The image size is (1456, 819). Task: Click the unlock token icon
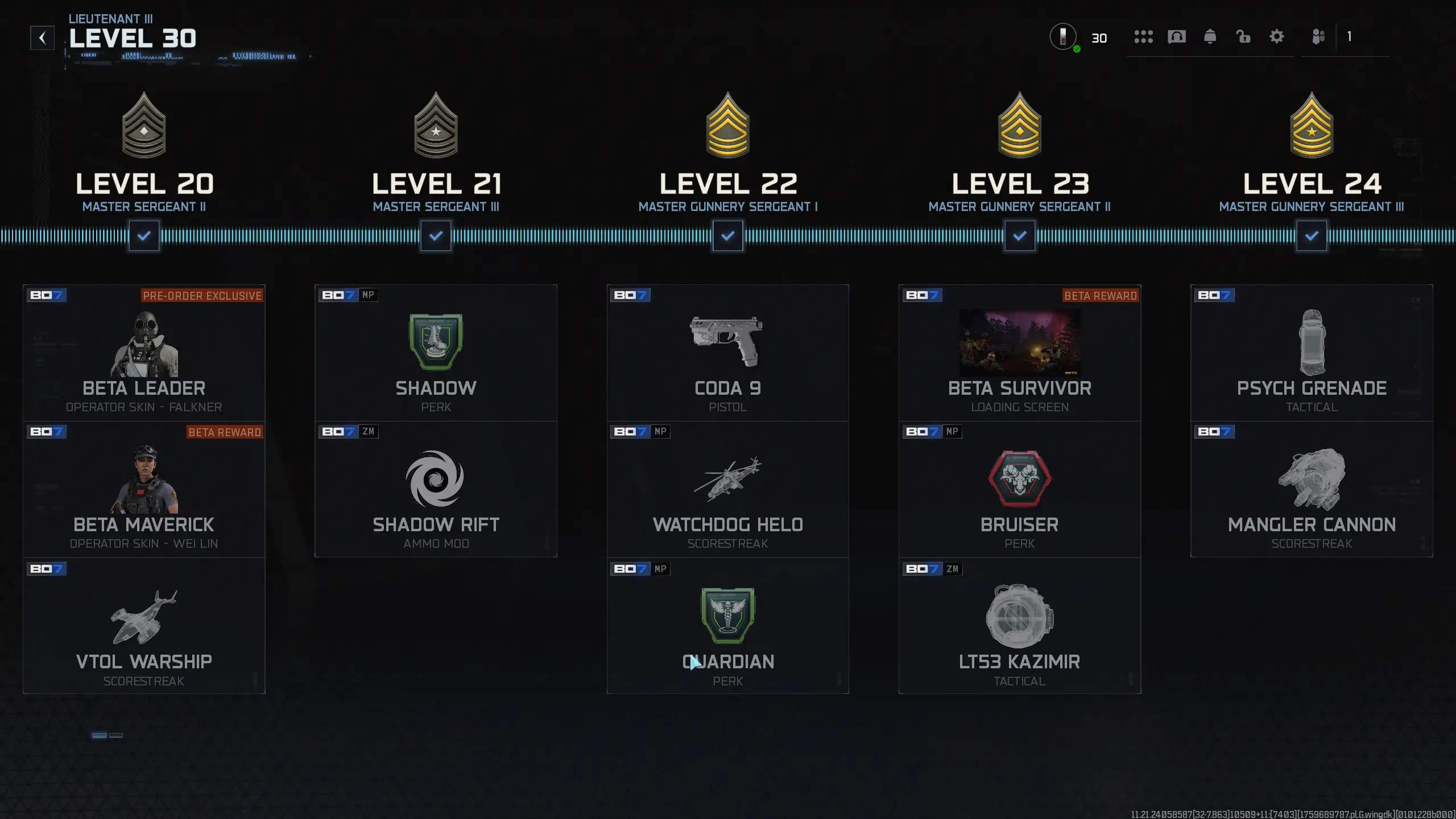coord(1243,37)
